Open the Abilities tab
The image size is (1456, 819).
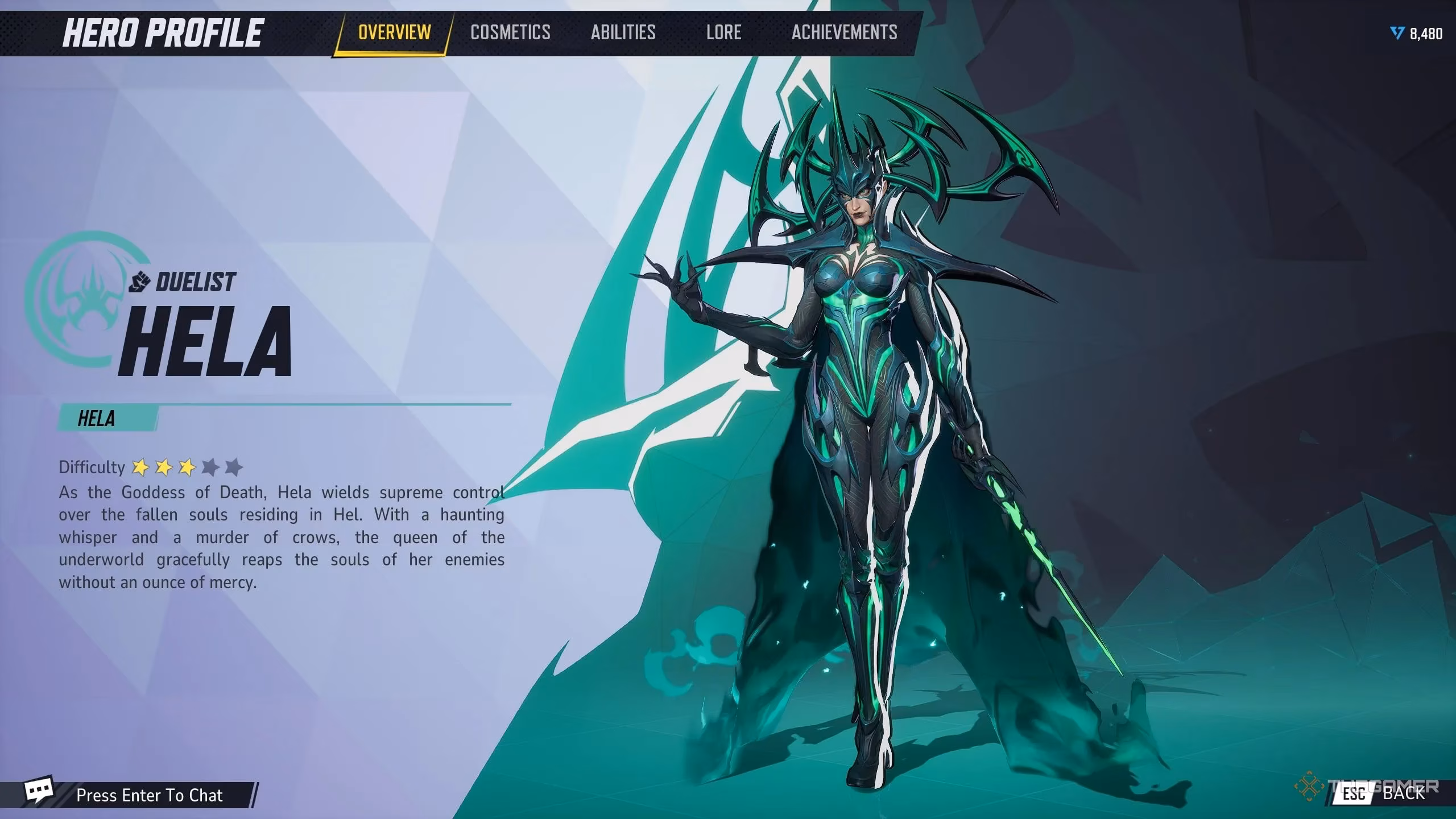[x=622, y=32]
